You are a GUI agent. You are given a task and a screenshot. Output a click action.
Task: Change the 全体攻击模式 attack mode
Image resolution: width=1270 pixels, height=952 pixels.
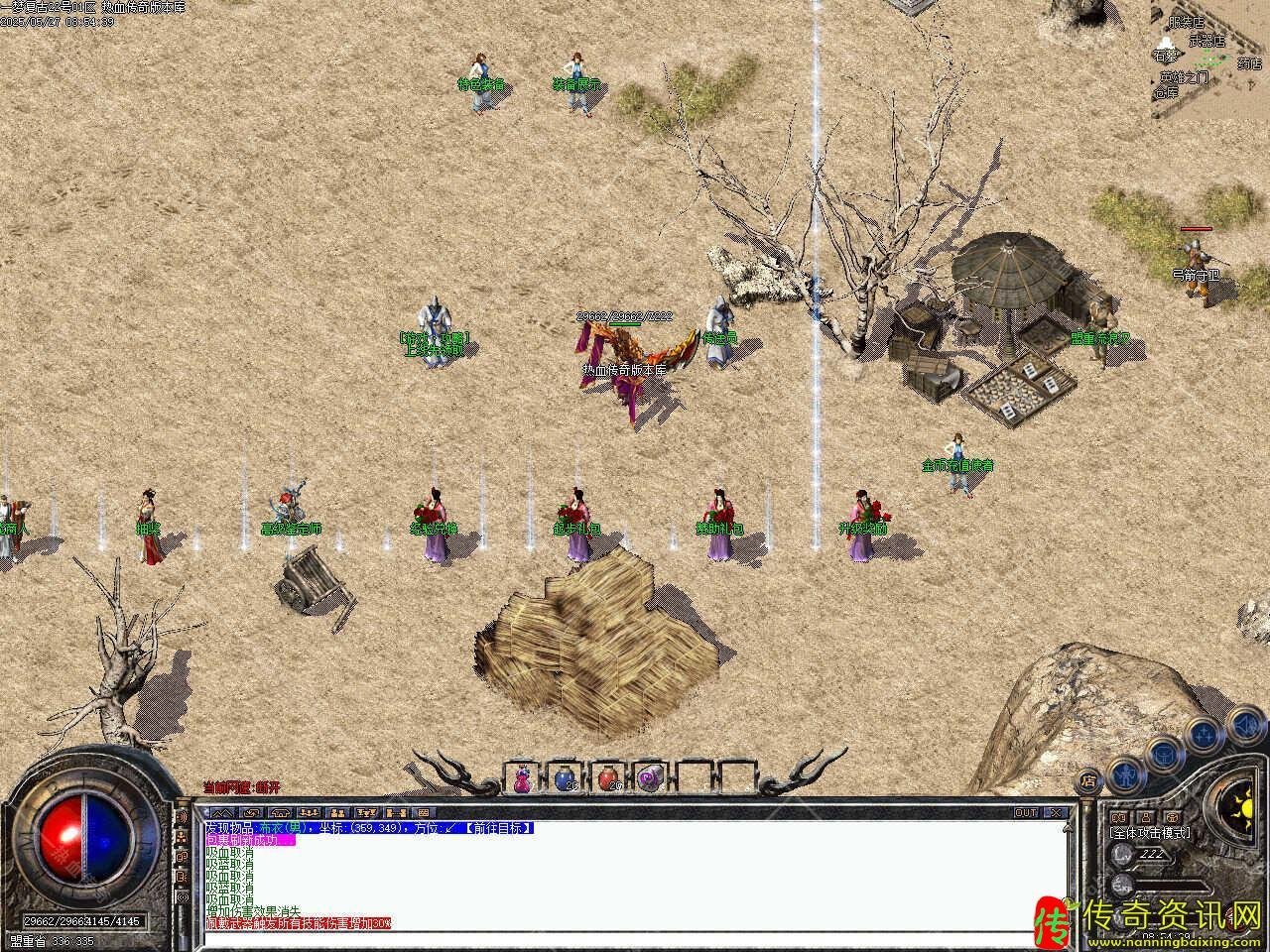tap(1150, 833)
